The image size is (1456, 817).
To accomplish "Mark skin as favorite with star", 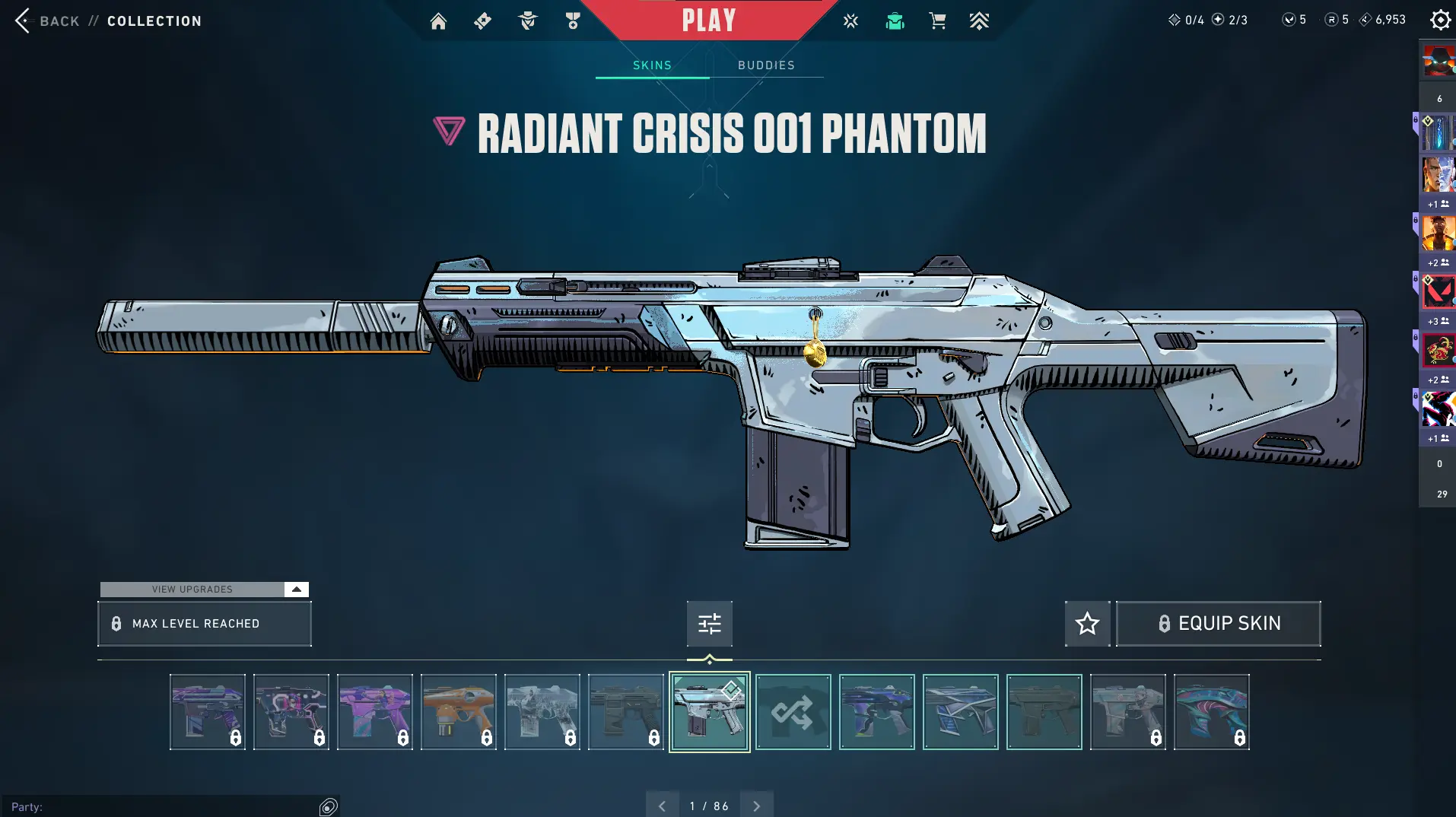I will click(x=1087, y=624).
